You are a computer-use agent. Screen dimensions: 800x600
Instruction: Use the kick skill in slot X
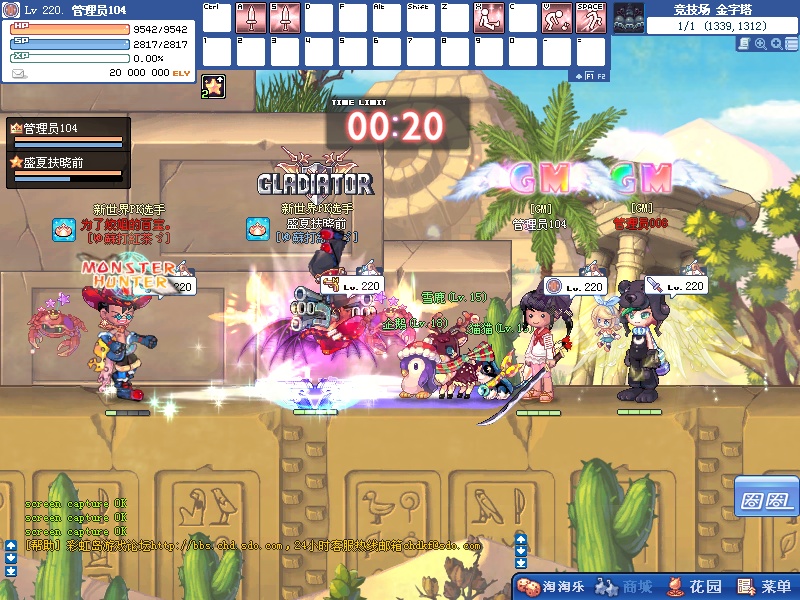tap(489, 17)
